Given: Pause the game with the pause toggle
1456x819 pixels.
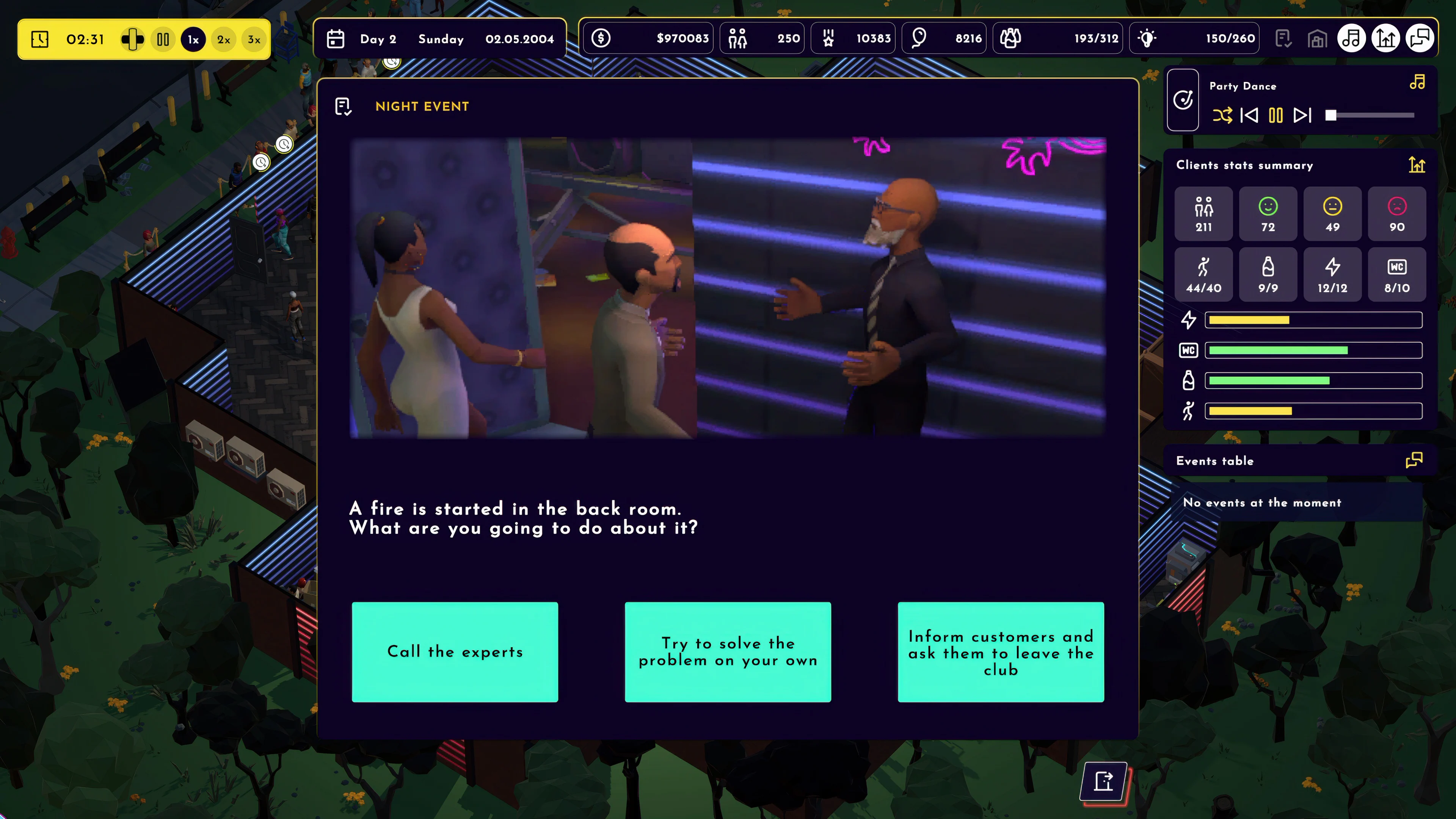Looking at the screenshot, I should pos(163,39).
